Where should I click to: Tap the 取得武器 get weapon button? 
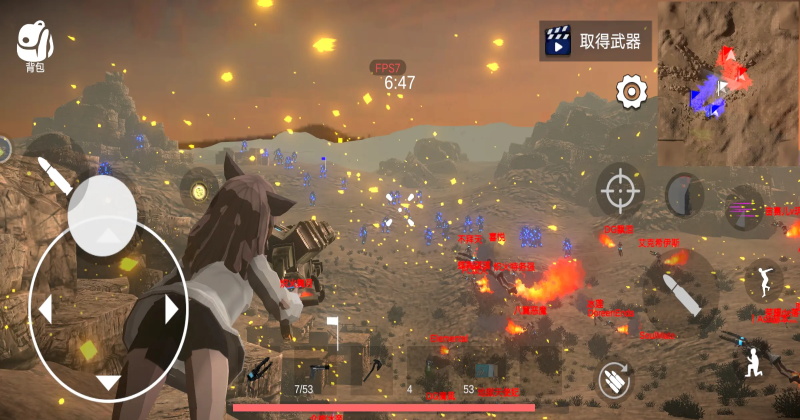pyautogui.click(x=595, y=41)
